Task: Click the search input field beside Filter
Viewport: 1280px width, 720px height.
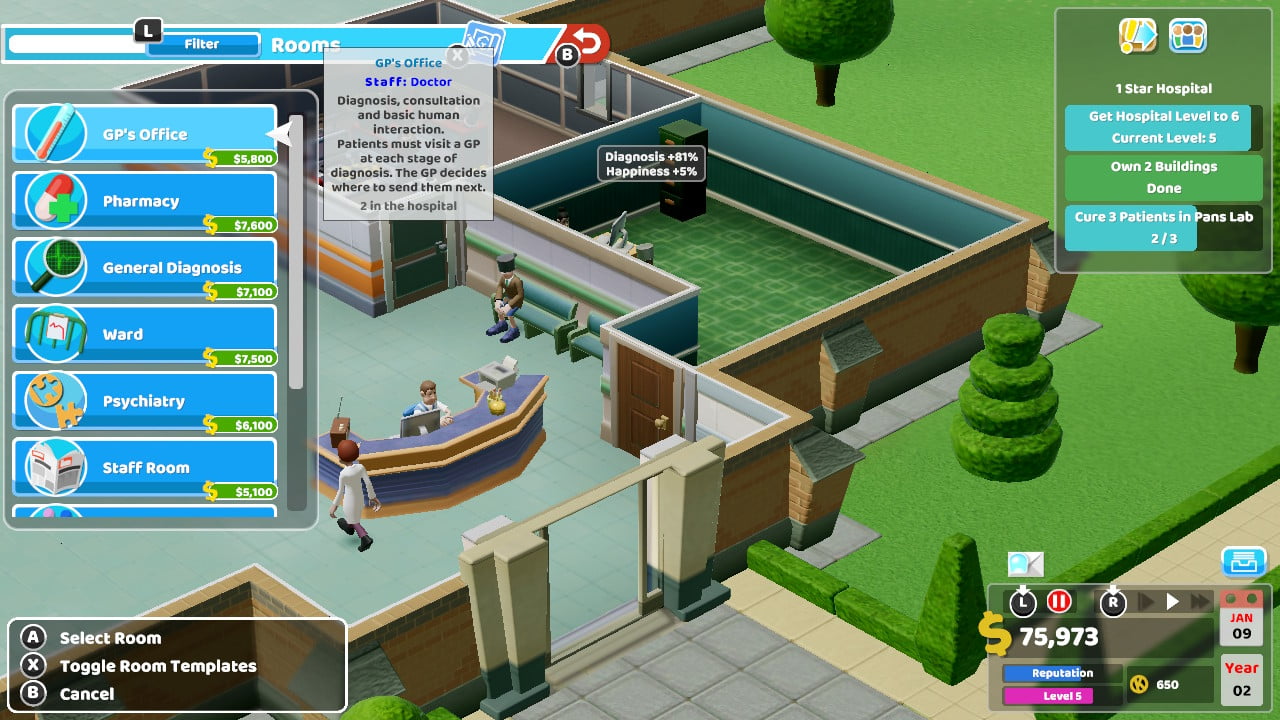Action: click(x=75, y=43)
